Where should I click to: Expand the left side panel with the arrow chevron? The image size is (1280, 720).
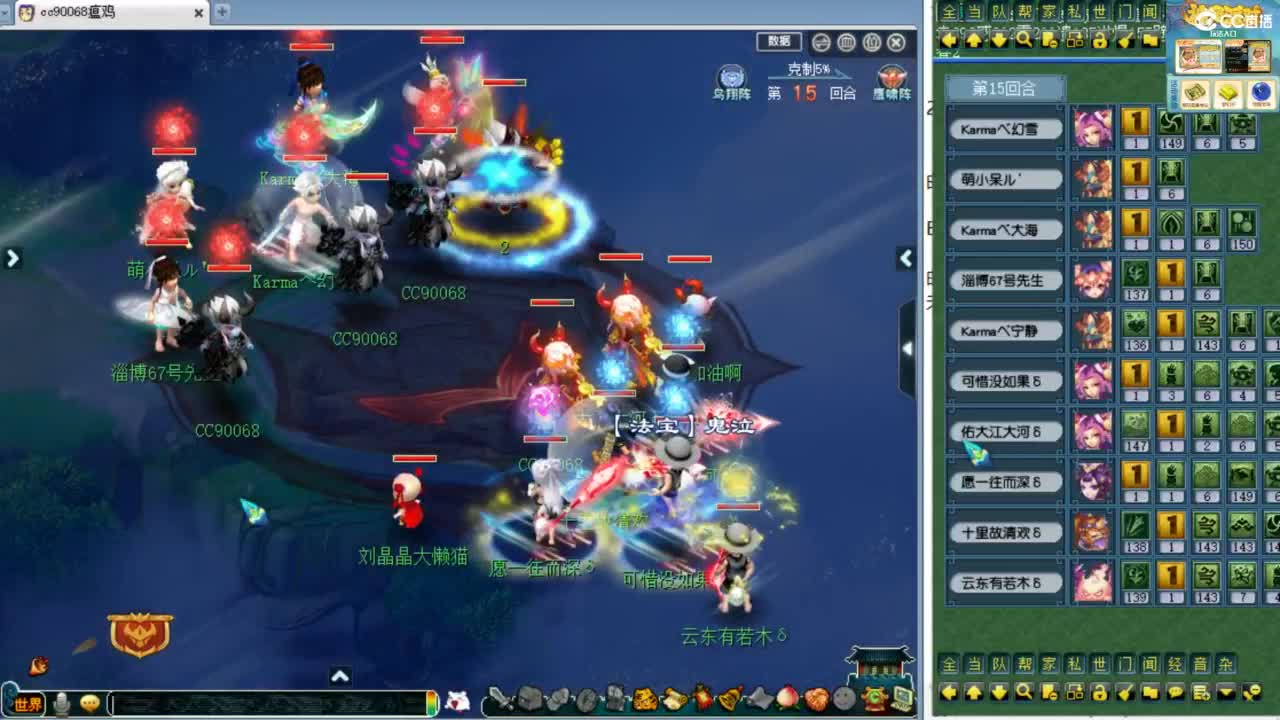coord(12,258)
